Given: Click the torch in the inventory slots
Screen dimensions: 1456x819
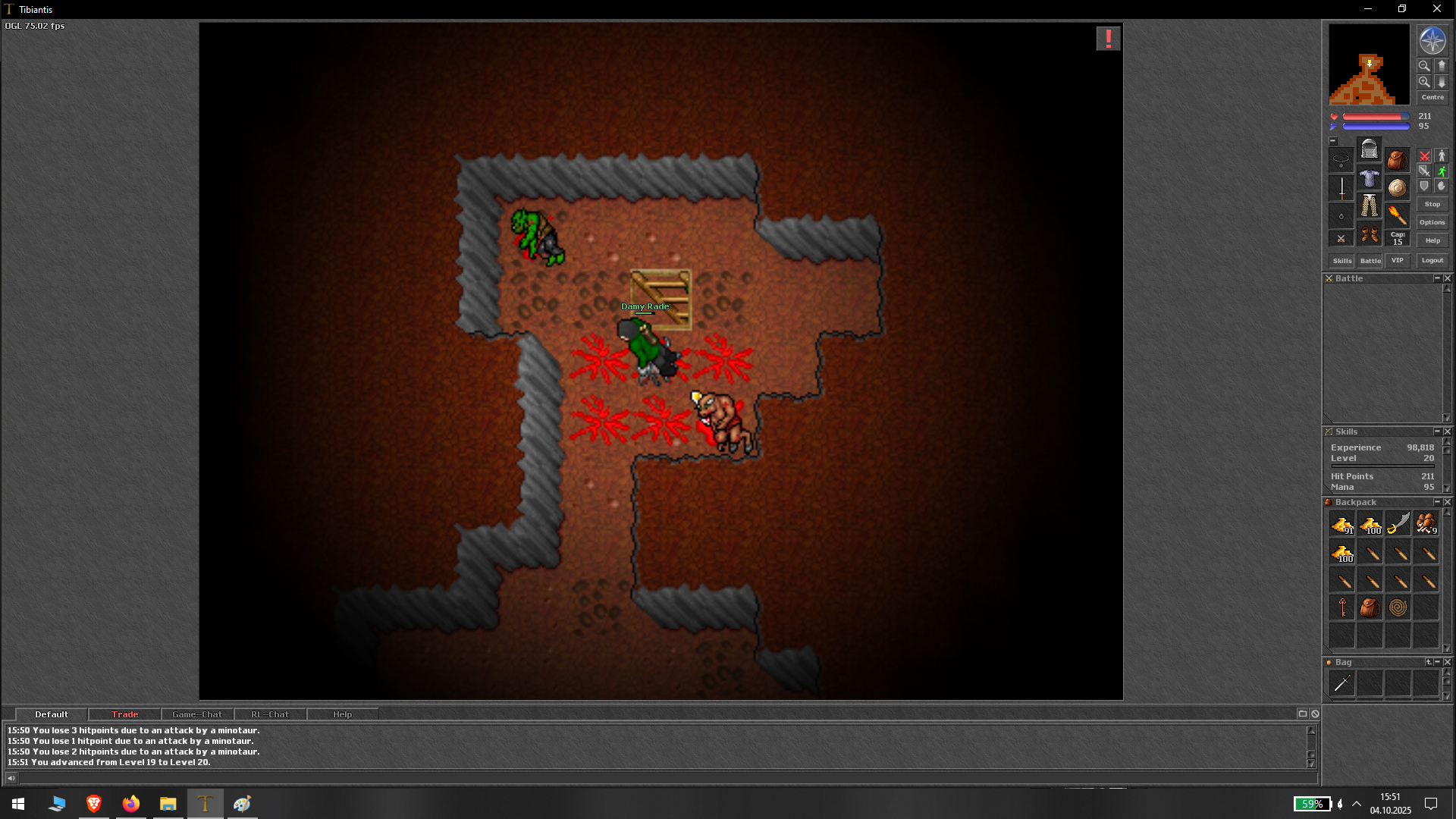Looking at the screenshot, I should pyautogui.click(x=1397, y=215).
